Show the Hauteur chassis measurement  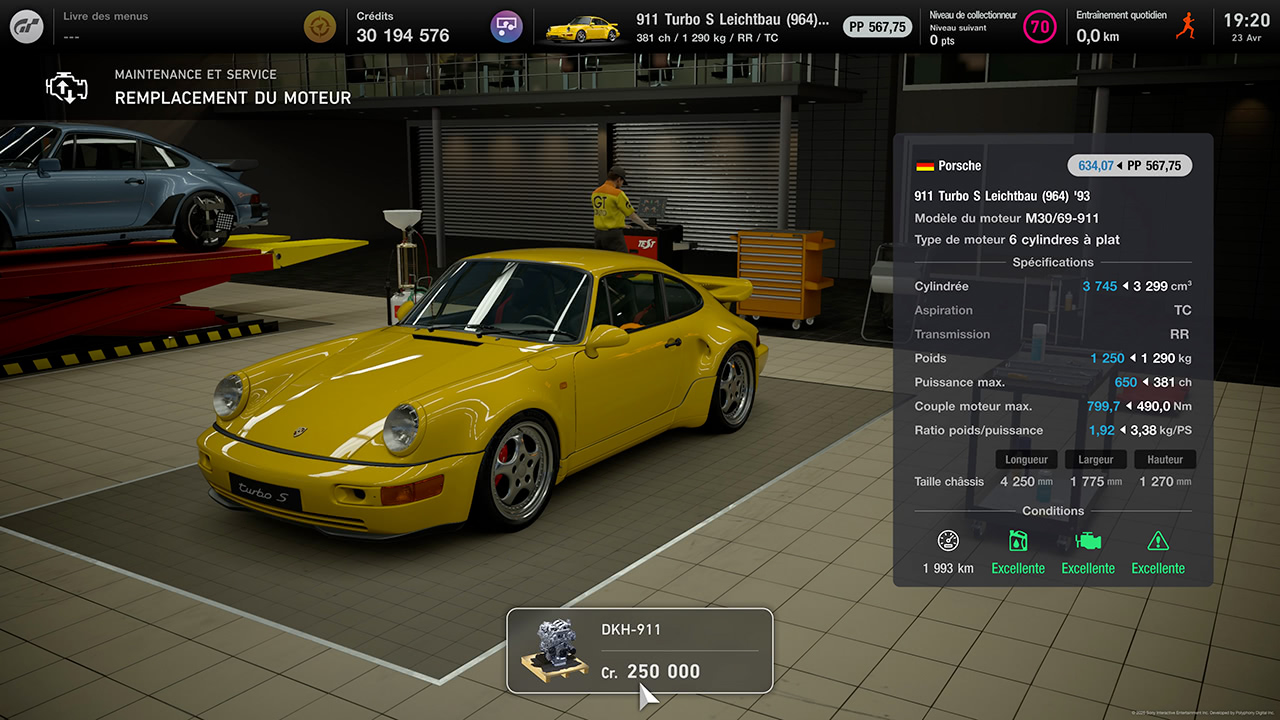[1164, 459]
